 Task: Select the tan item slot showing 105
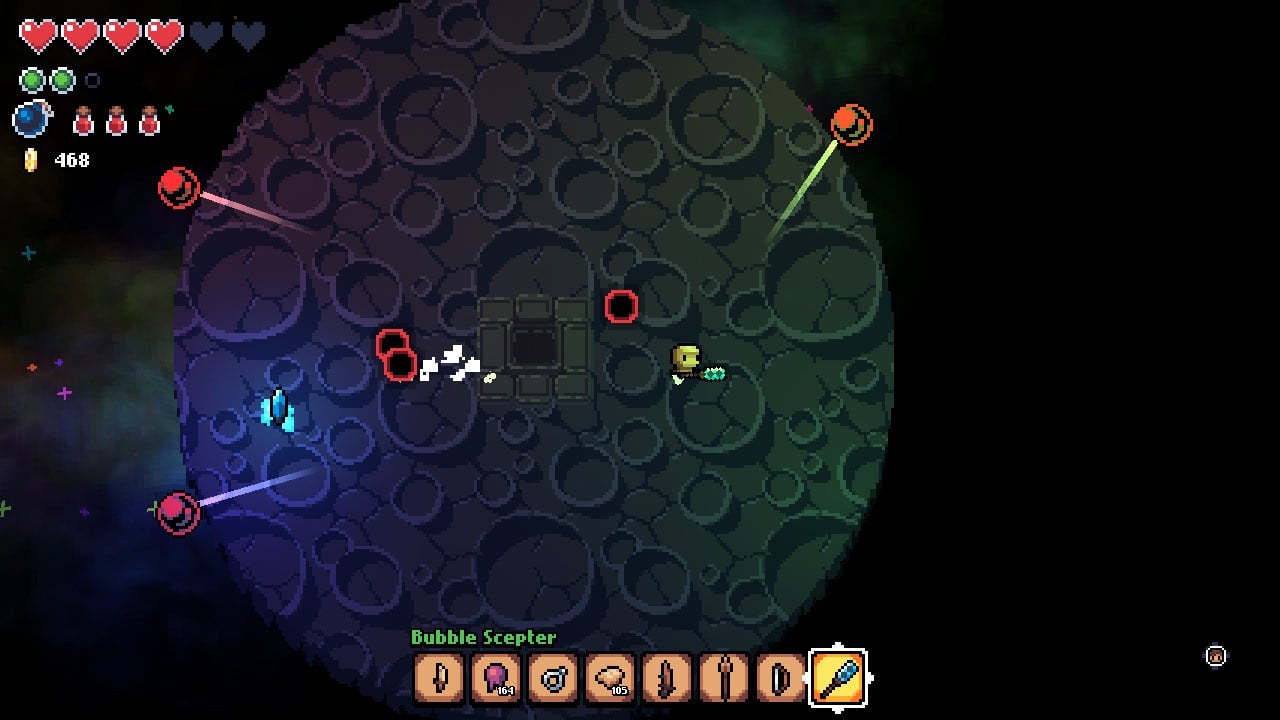point(610,679)
